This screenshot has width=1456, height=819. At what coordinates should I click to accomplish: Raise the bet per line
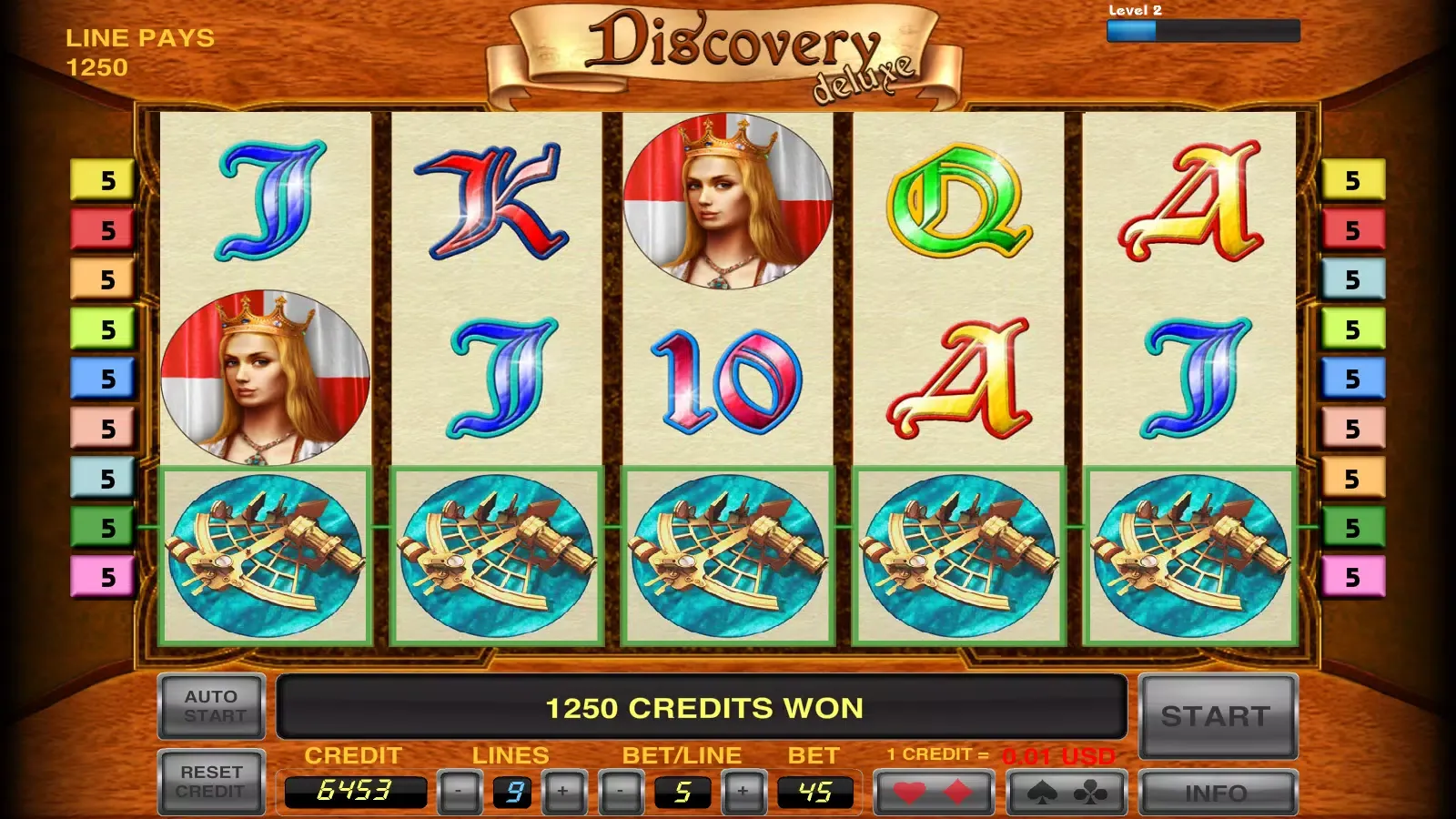[x=743, y=792]
